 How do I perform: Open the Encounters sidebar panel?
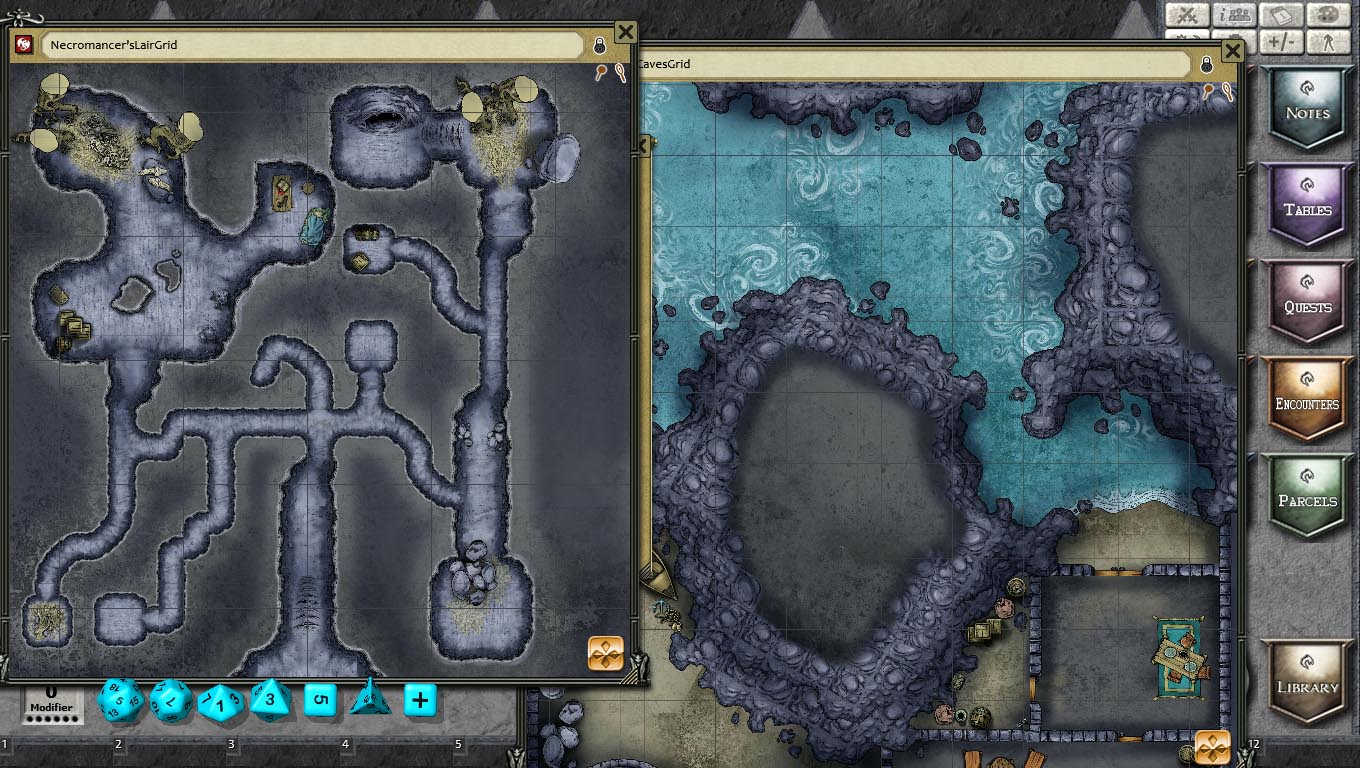click(x=1307, y=397)
